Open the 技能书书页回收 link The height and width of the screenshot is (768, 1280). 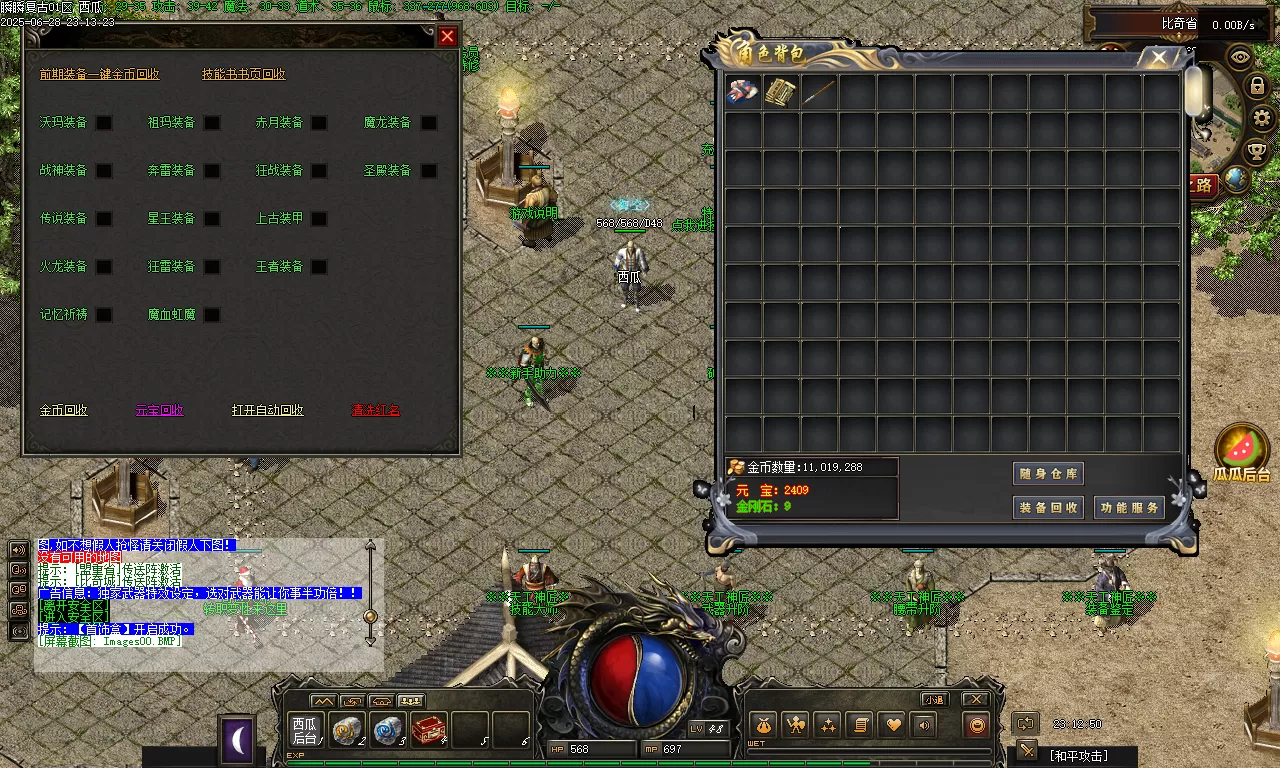click(243, 74)
